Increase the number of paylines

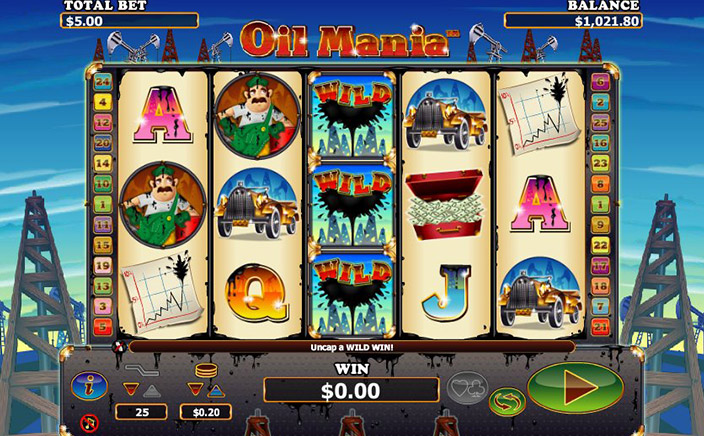pos(150,390)
